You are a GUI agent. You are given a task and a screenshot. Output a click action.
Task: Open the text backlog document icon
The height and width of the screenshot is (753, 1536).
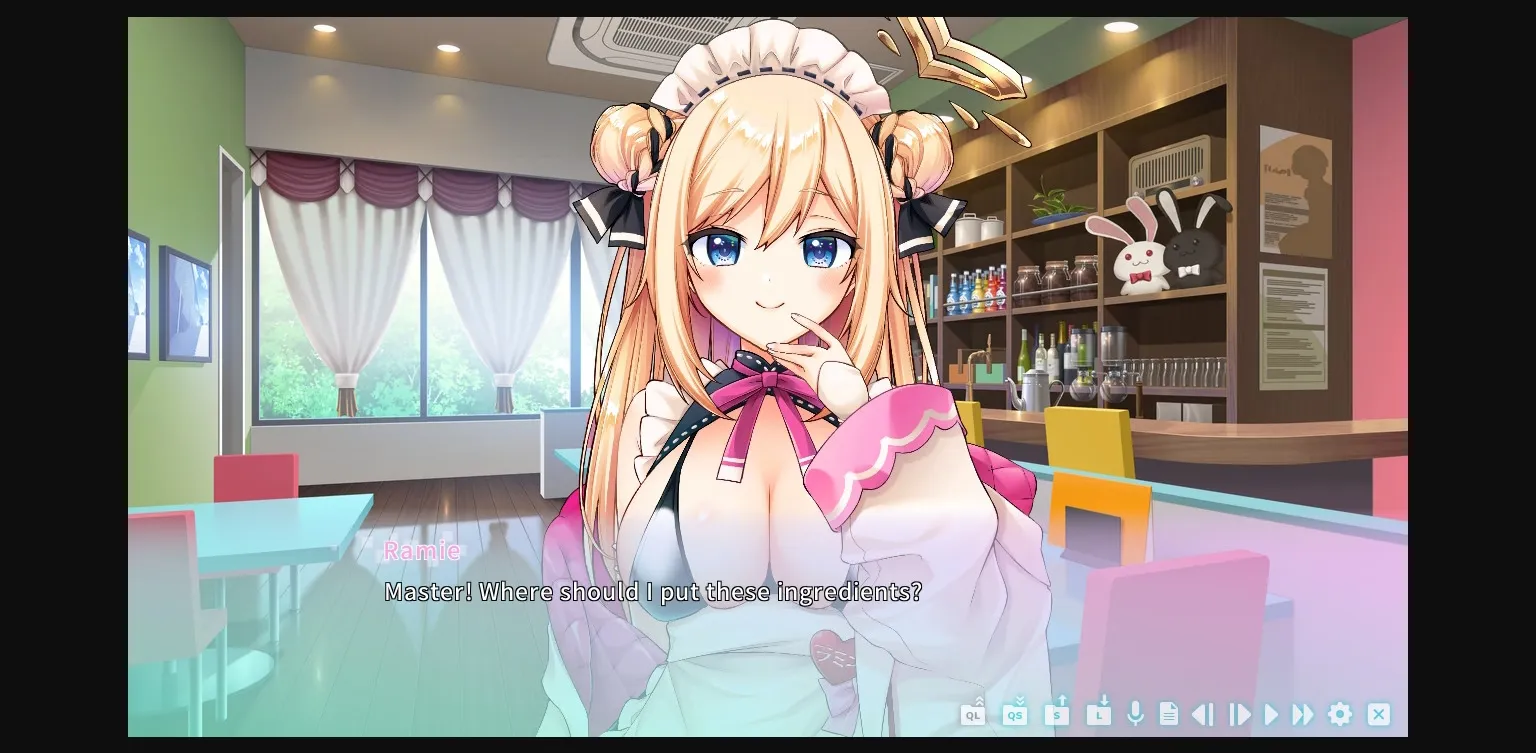pyautogui.click(x=1168, y=715)
